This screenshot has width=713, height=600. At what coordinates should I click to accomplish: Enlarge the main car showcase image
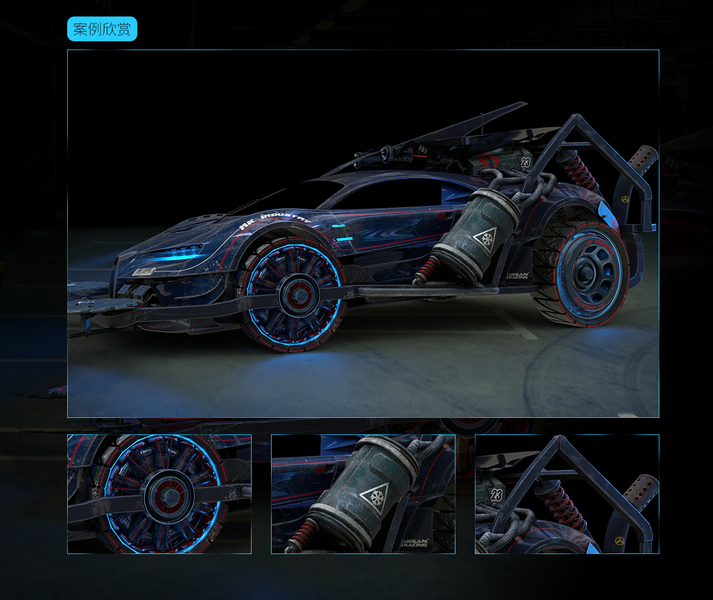pyautogui.click(x=363, y=233)
